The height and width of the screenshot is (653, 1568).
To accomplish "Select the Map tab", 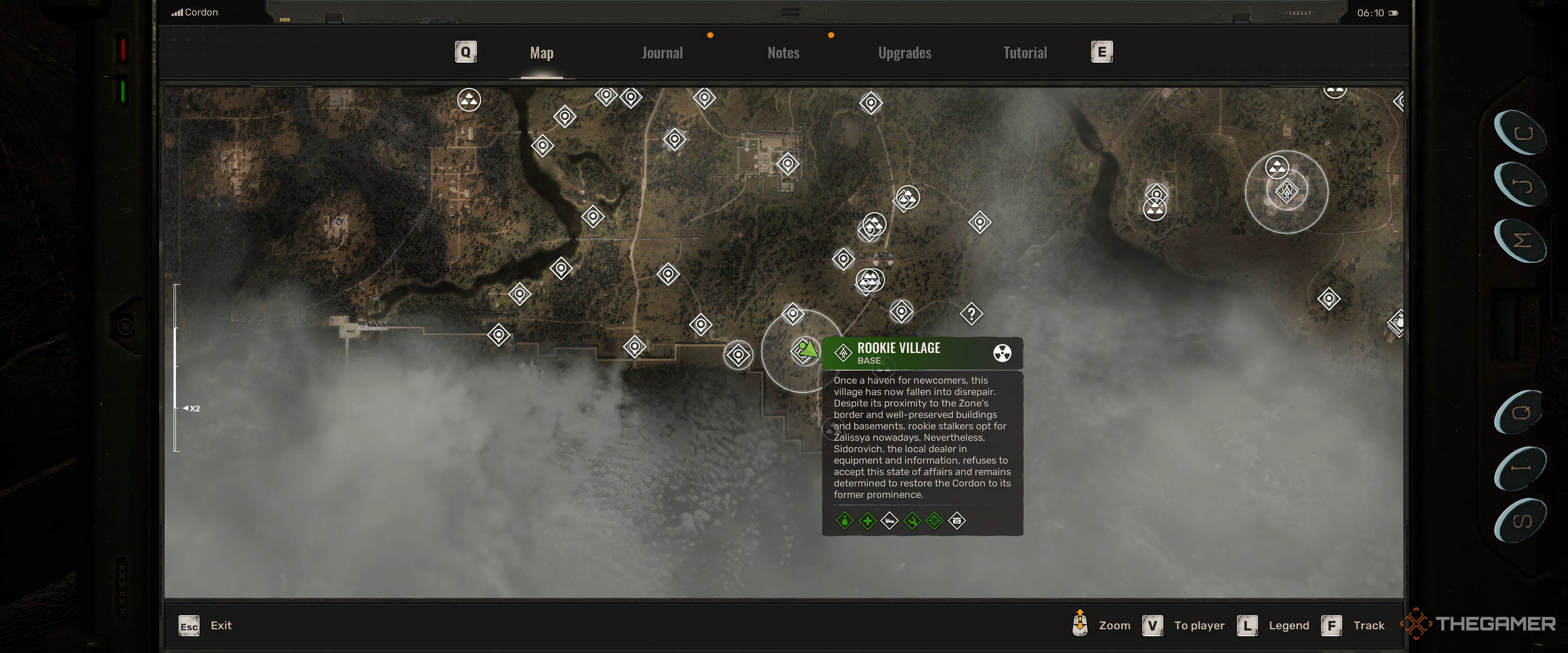I will pos(542,53).
